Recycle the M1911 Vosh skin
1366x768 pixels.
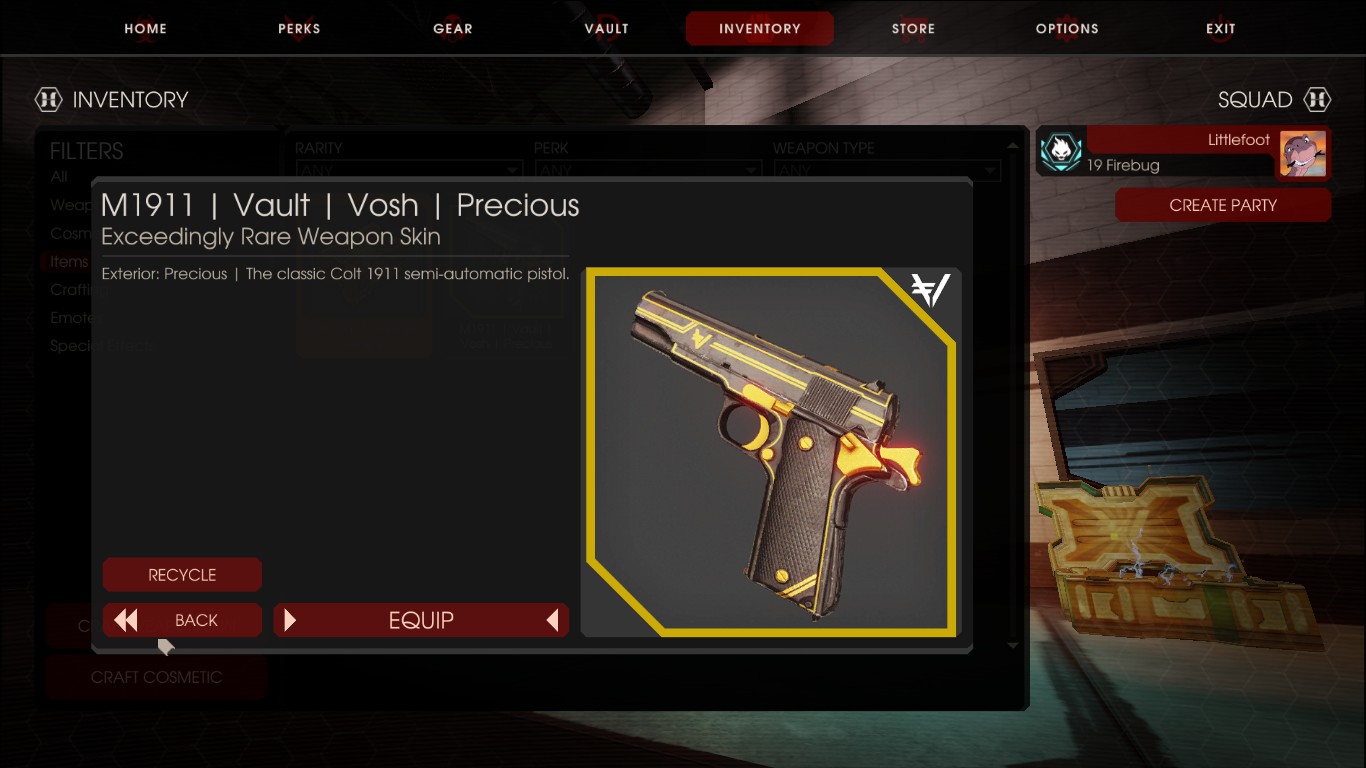click(182, 575)
